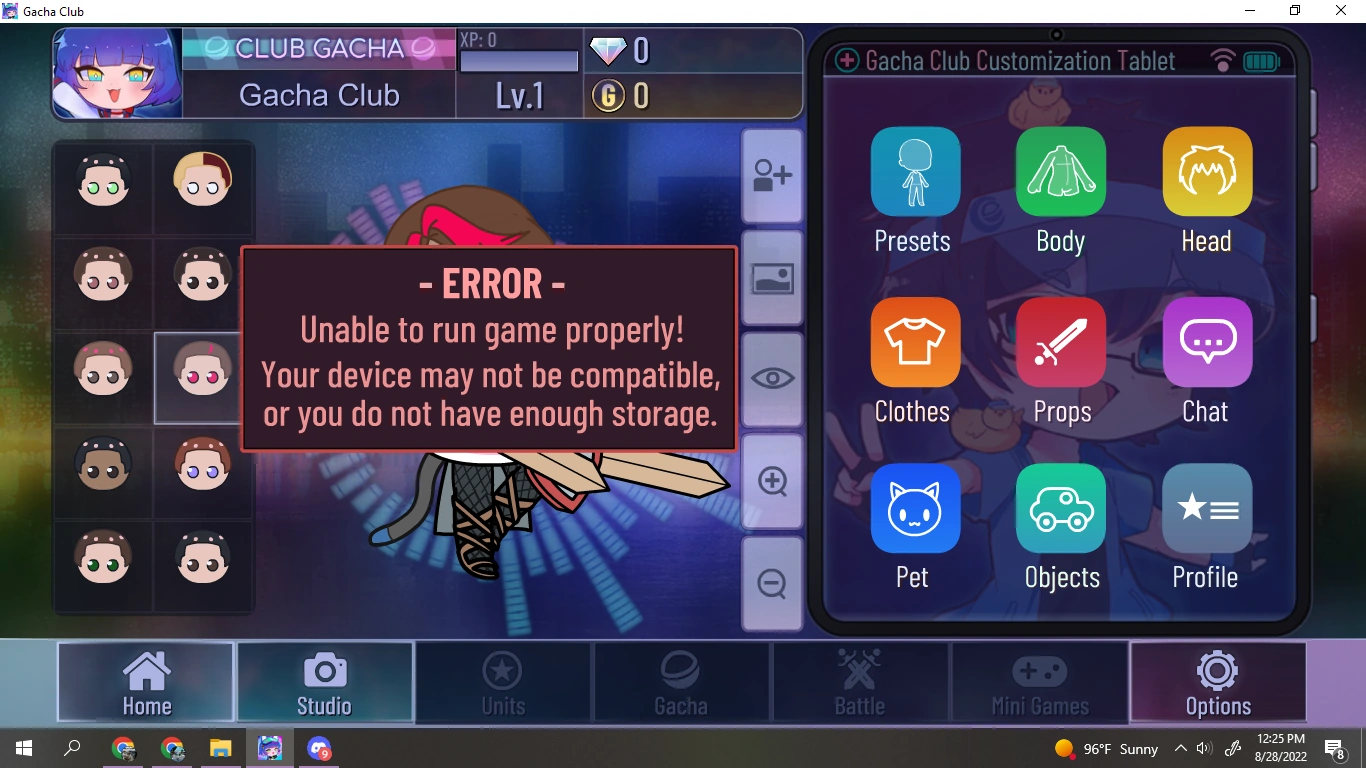The image size is (1366, 768).
Task: Open the Chat speech bubble icon
Action: click(x=1206, y=342)
